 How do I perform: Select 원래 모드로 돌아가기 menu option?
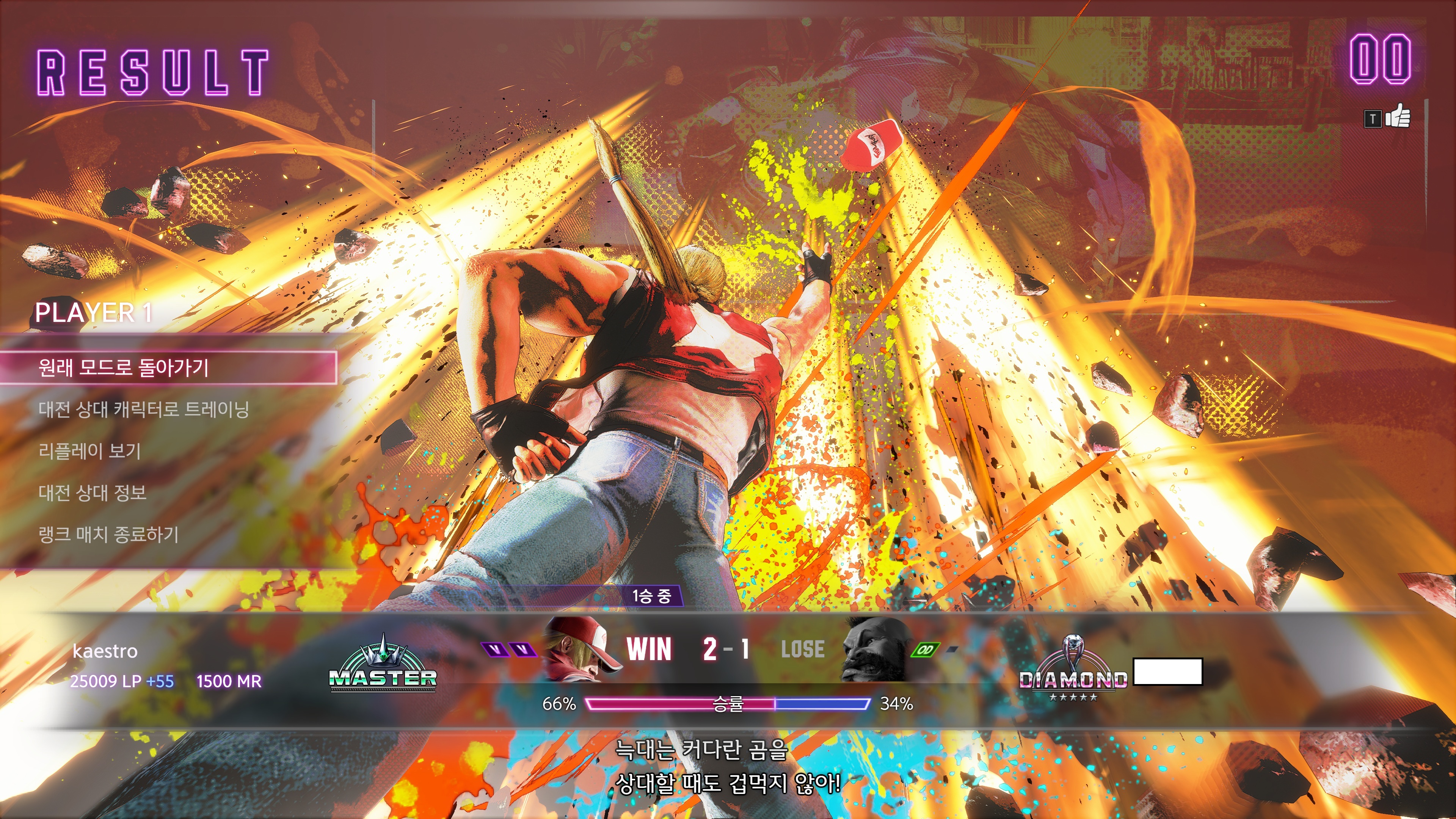pyautogui.click(x=123, y=368)
